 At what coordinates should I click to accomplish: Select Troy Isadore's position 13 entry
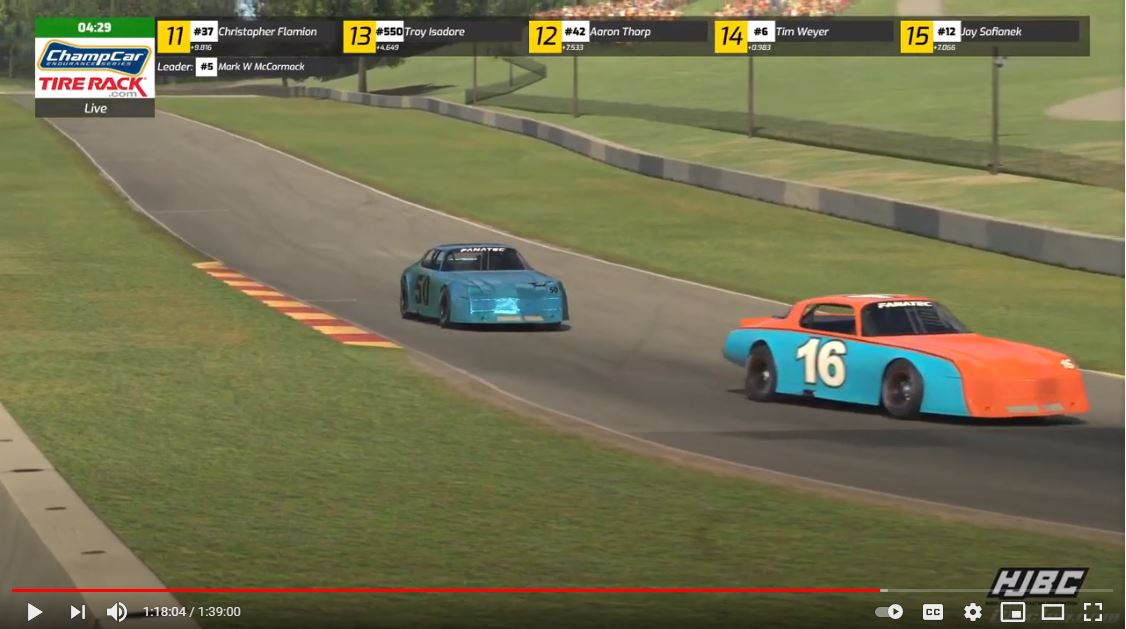pyautogui.click(x=430, y=36)
